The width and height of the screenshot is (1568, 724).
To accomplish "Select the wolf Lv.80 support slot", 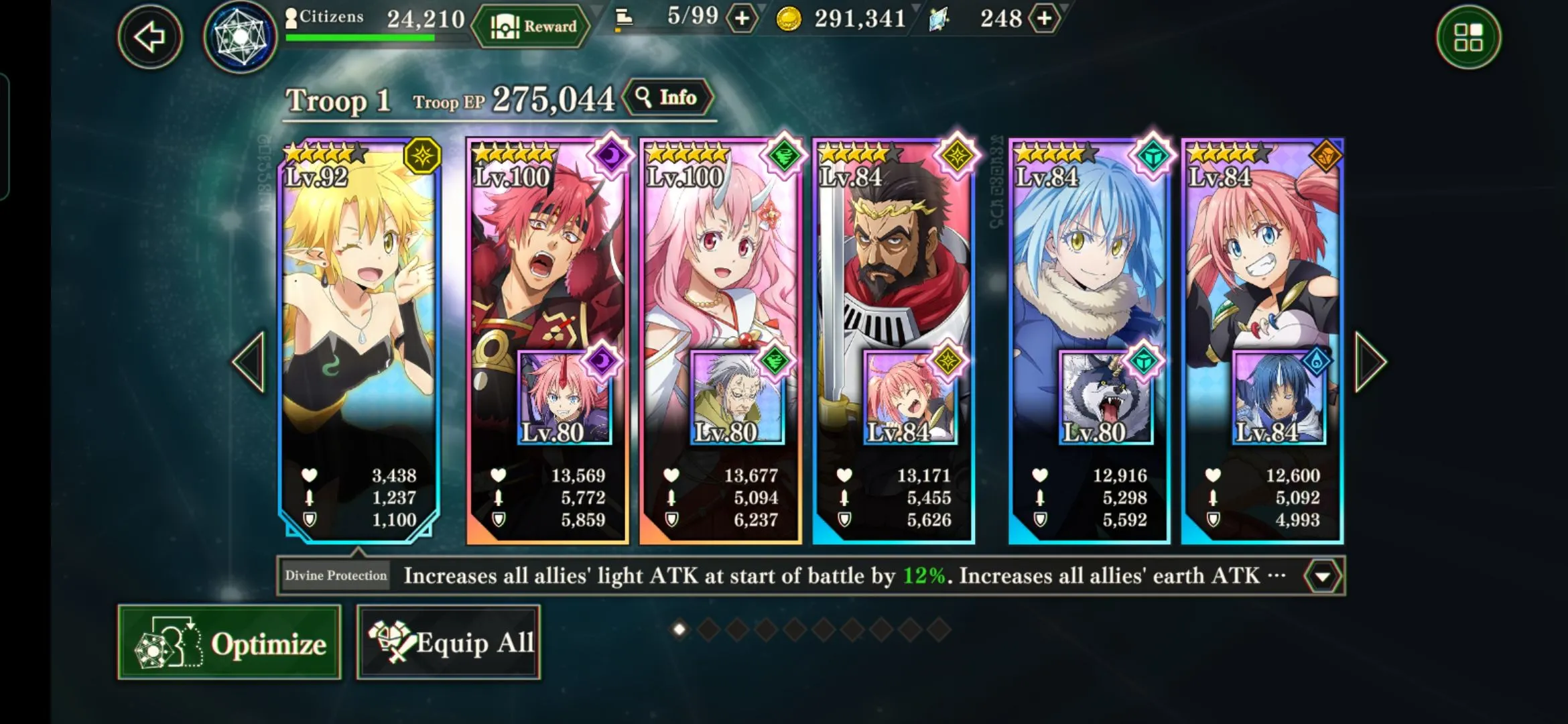I will 1106,398.
